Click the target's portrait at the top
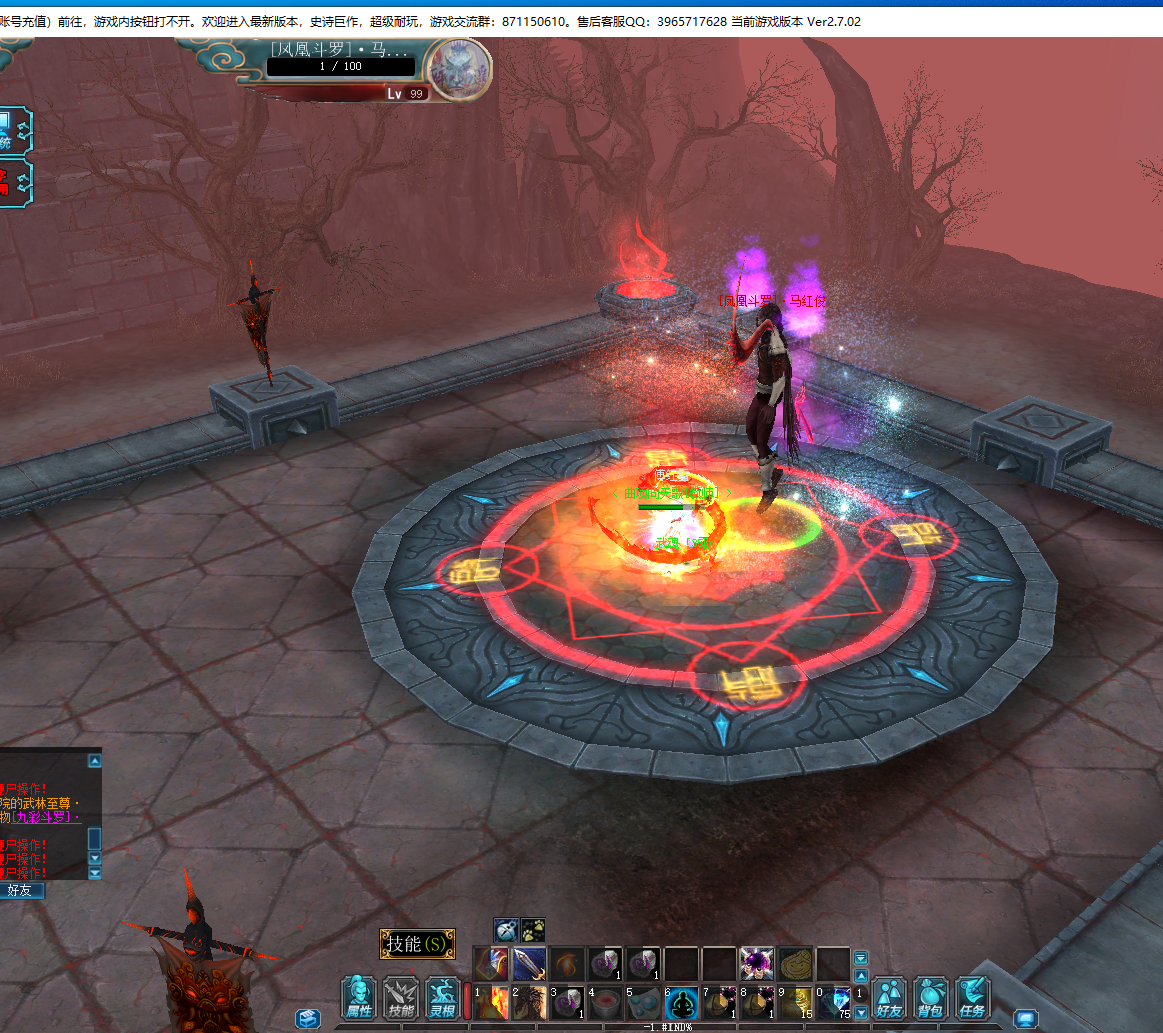 click(459, 69)
